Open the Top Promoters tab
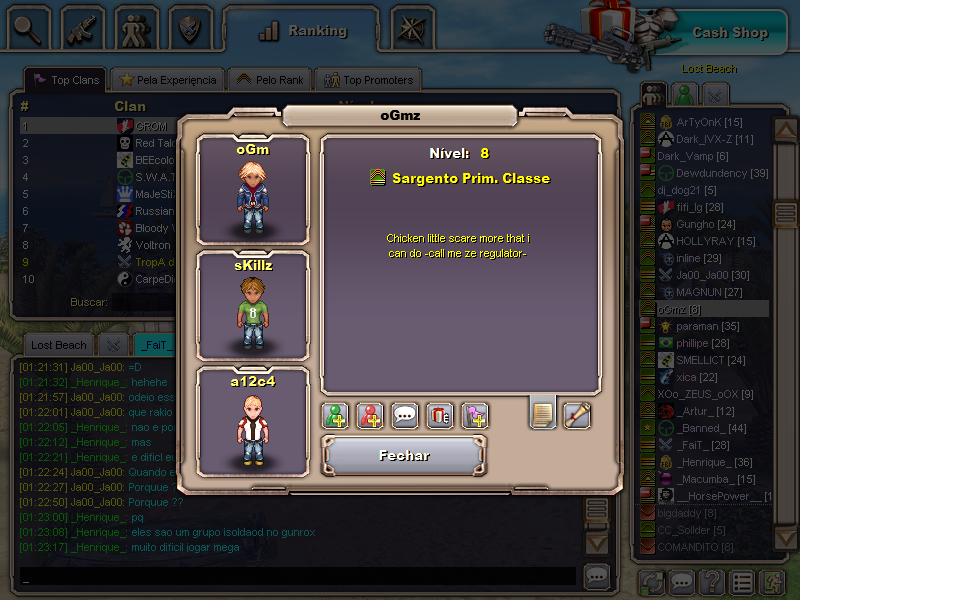 [368, 80]
